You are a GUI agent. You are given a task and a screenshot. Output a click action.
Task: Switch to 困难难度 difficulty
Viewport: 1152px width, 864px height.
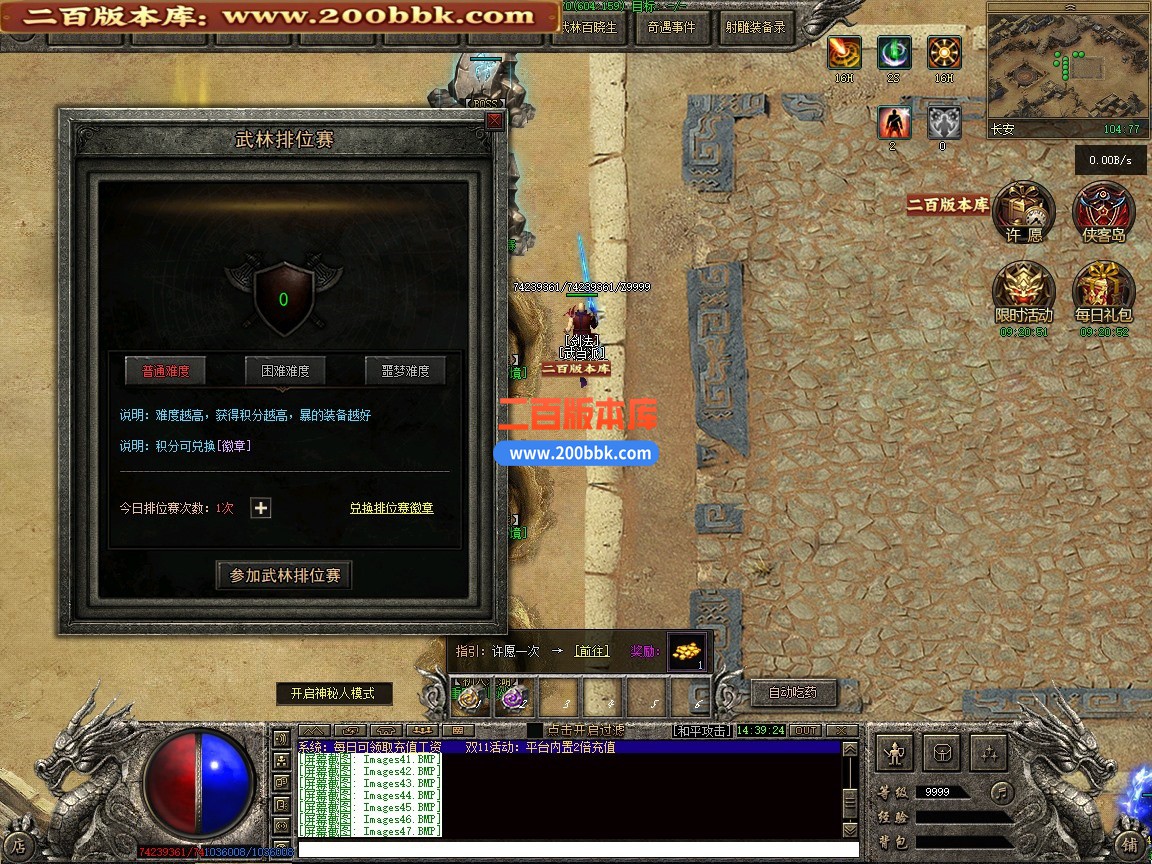click(285, 371)
